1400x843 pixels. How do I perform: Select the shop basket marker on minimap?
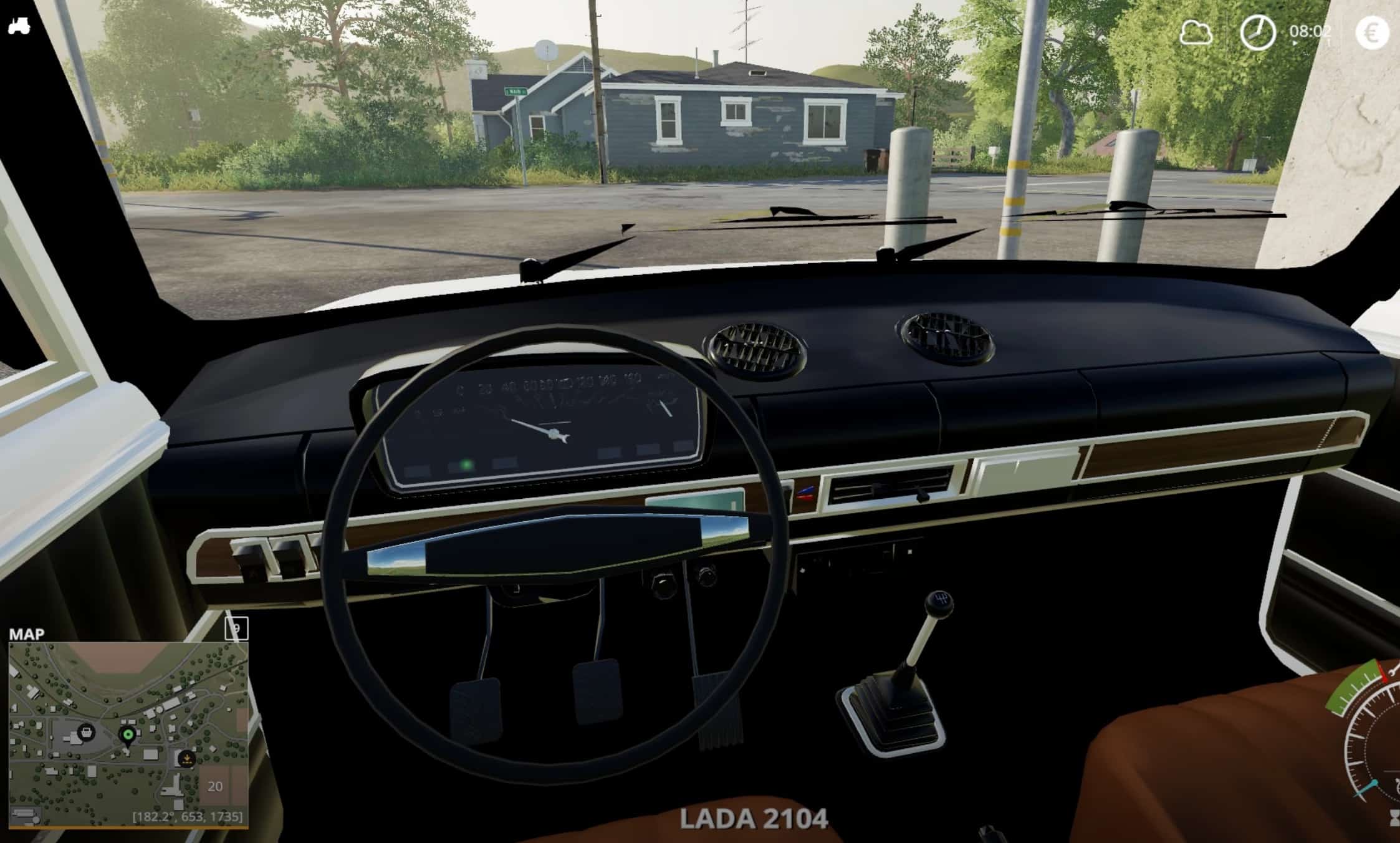85,731
